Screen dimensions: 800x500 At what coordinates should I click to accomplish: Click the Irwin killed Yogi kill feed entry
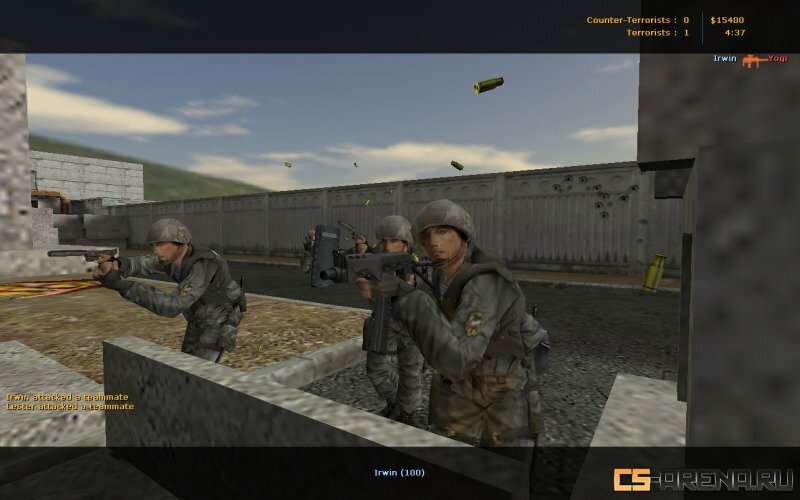pyautogui.click(x=750, y=59)
